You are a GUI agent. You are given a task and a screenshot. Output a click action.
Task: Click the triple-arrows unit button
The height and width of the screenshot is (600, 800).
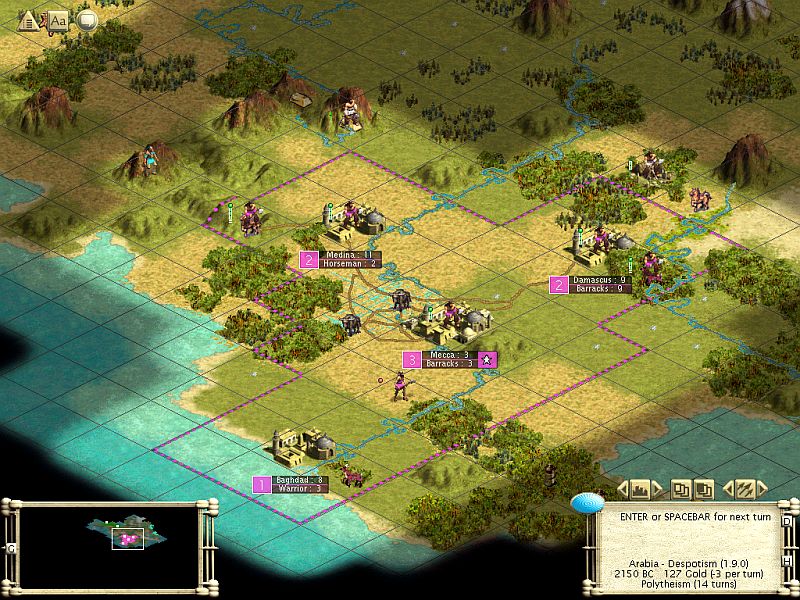click(745, 489)
